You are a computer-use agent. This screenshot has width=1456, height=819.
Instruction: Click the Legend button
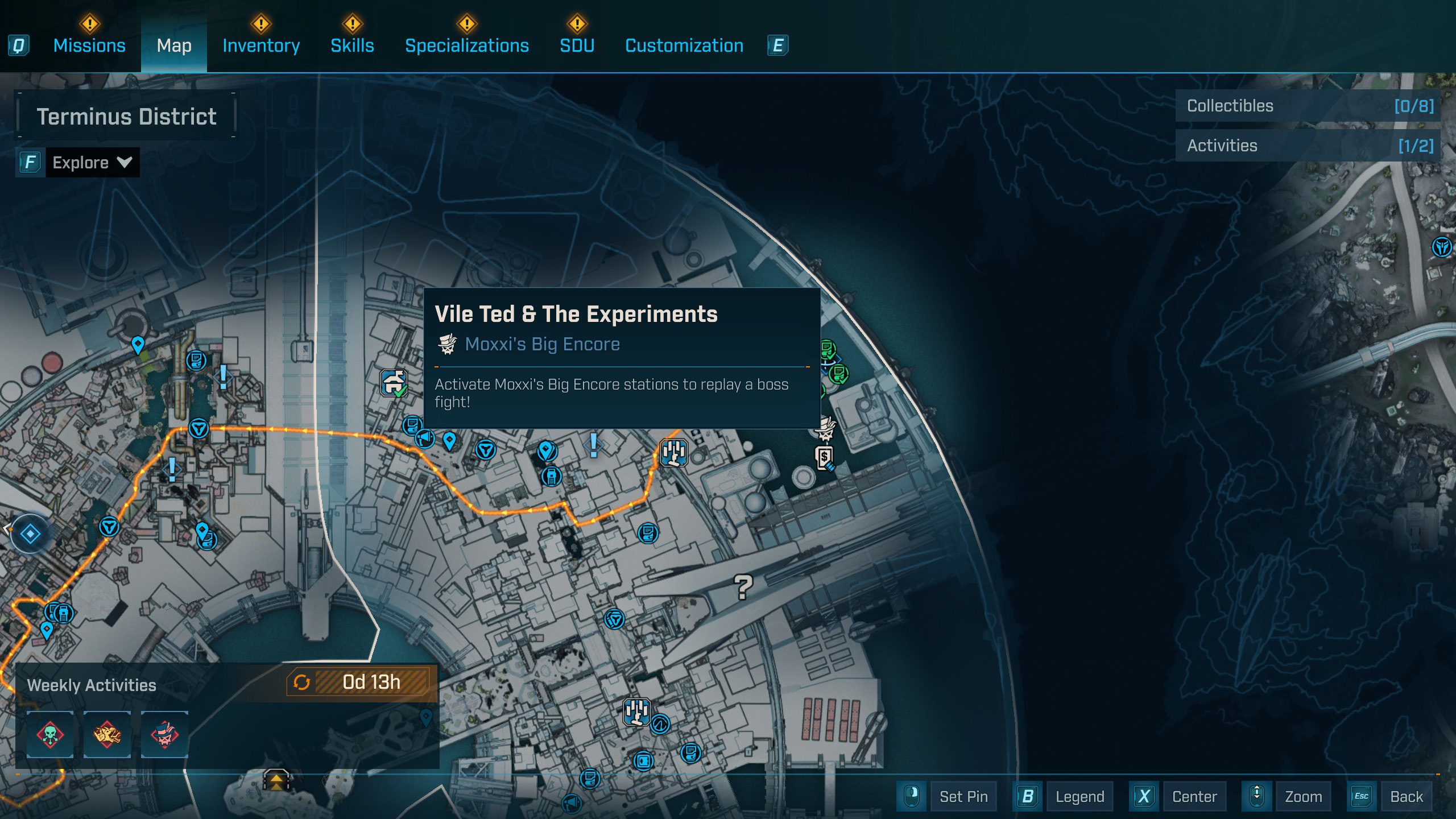click(x=1079, y=796)
